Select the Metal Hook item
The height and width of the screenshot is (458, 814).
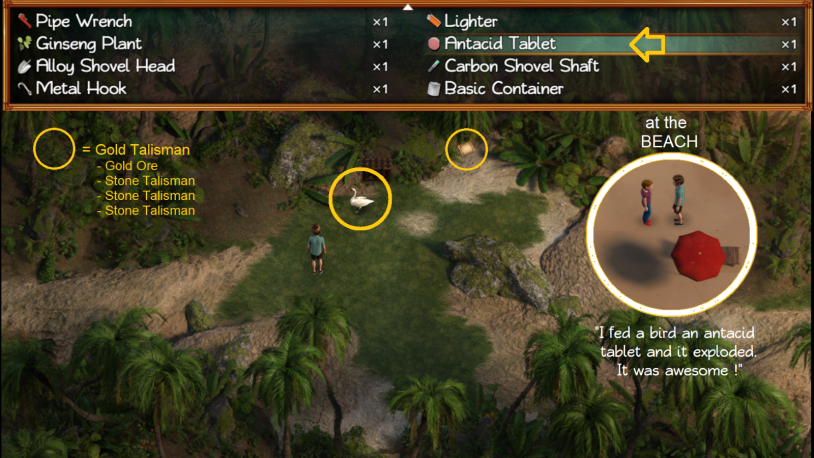click(81, 89)
